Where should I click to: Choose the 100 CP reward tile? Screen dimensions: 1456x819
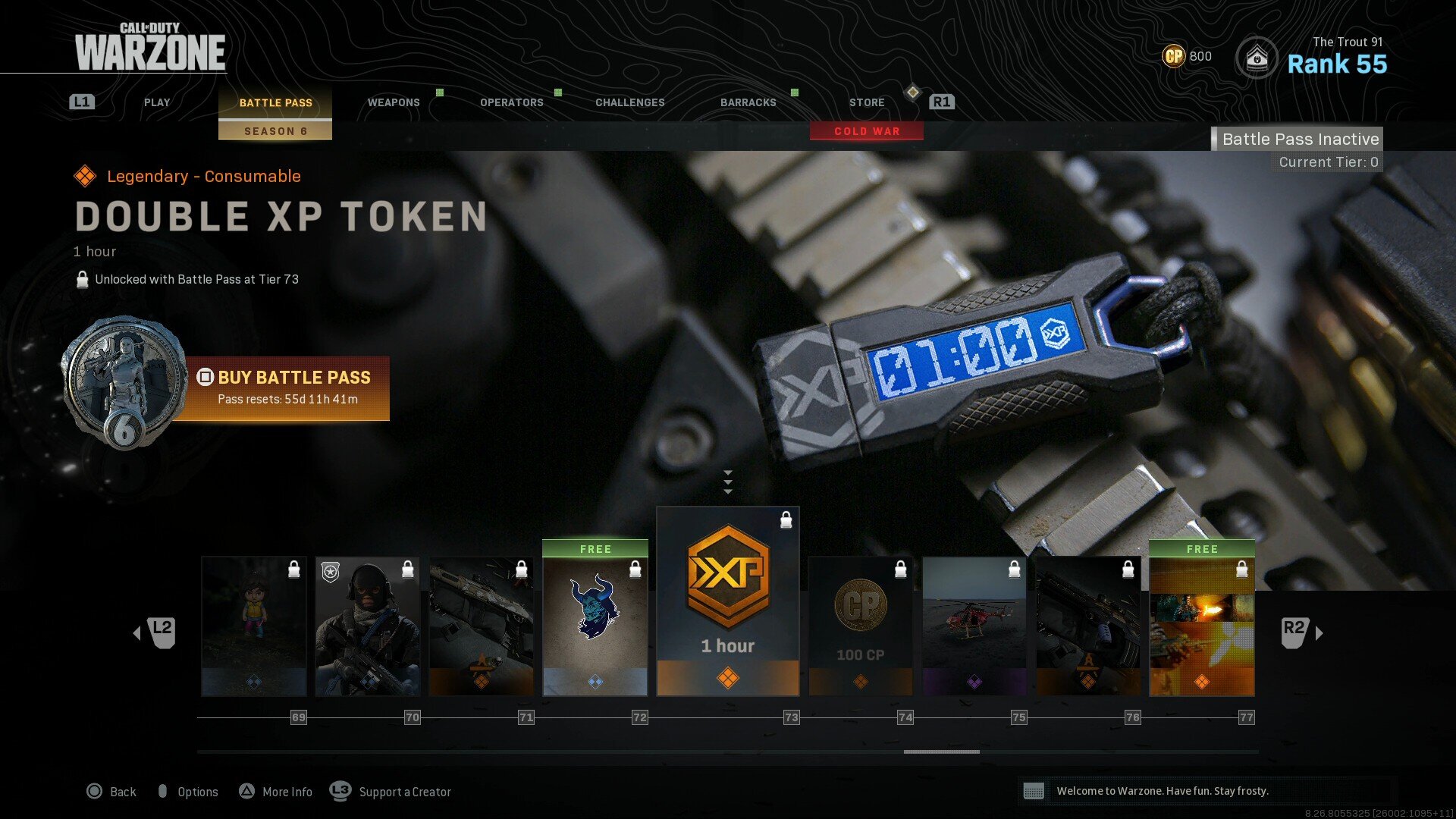[x=861, y=626]
